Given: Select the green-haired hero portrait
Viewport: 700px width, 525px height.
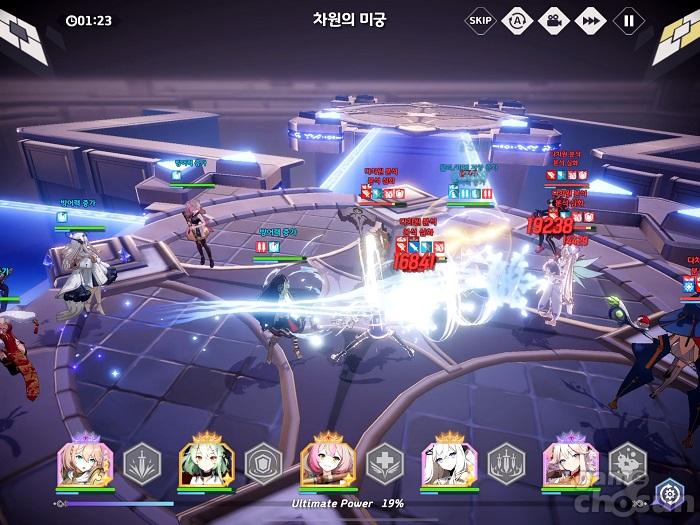Looking at the screenshot, I should pos(206,464).
